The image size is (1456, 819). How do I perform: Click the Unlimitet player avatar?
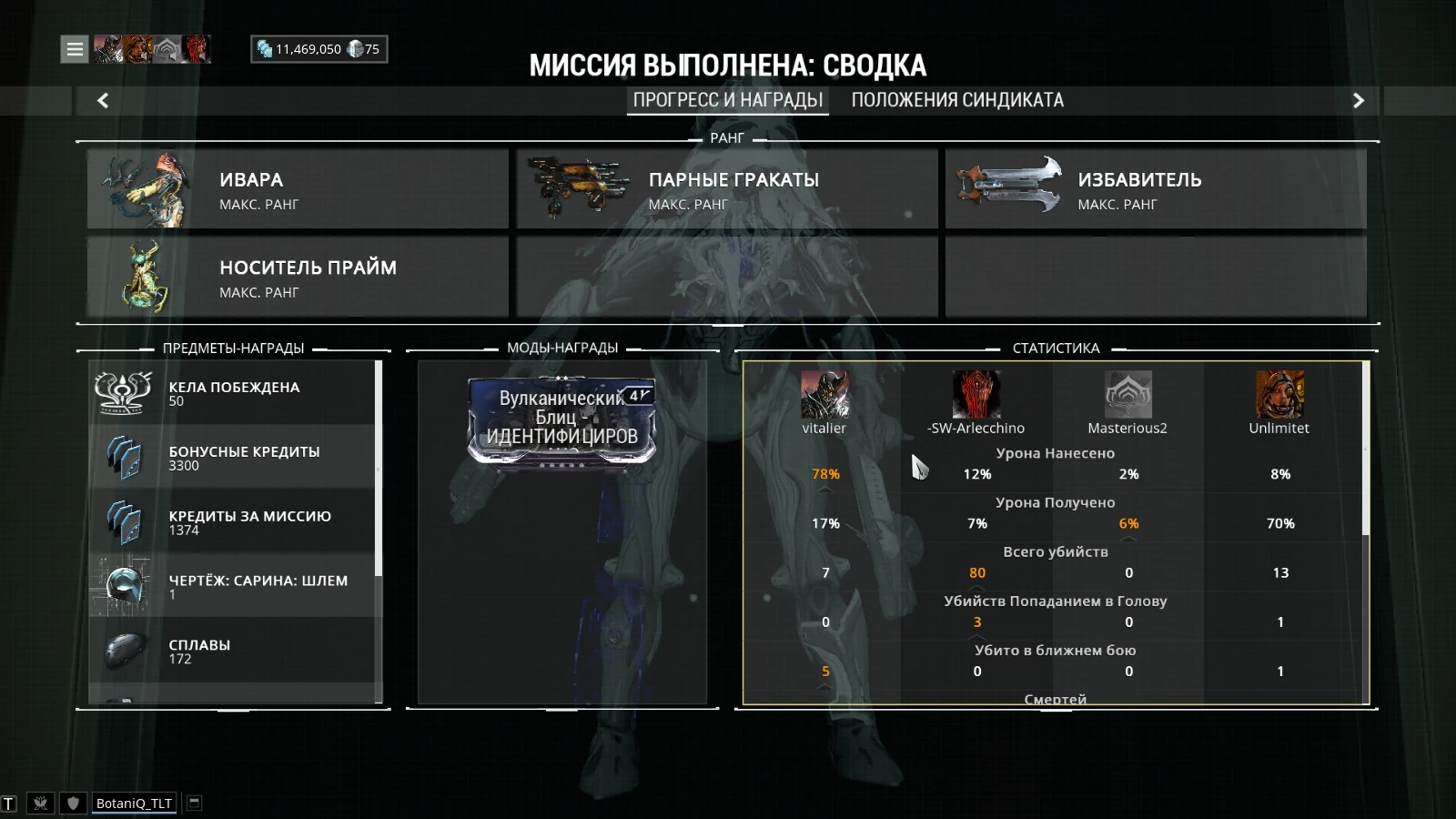point(1279,395)
